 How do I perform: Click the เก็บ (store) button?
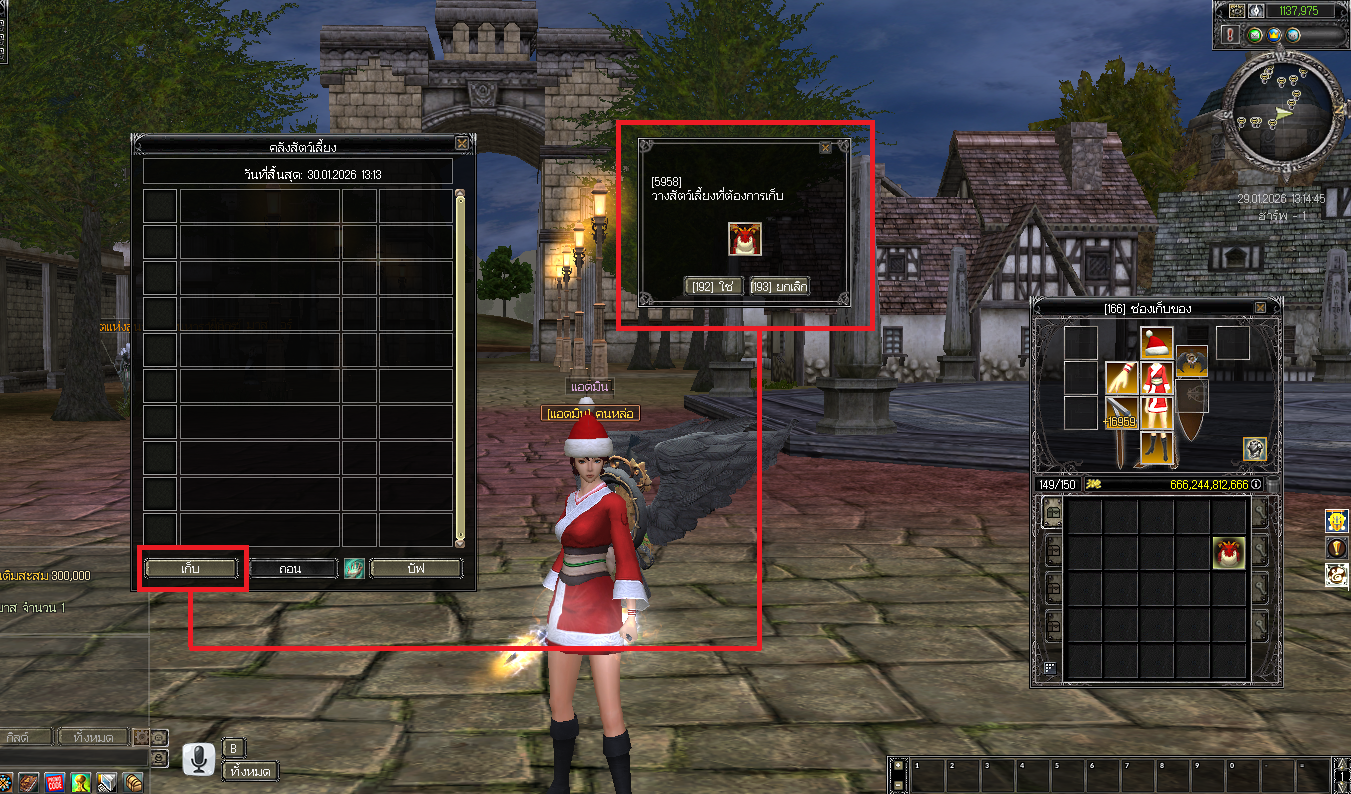(192, 568)
